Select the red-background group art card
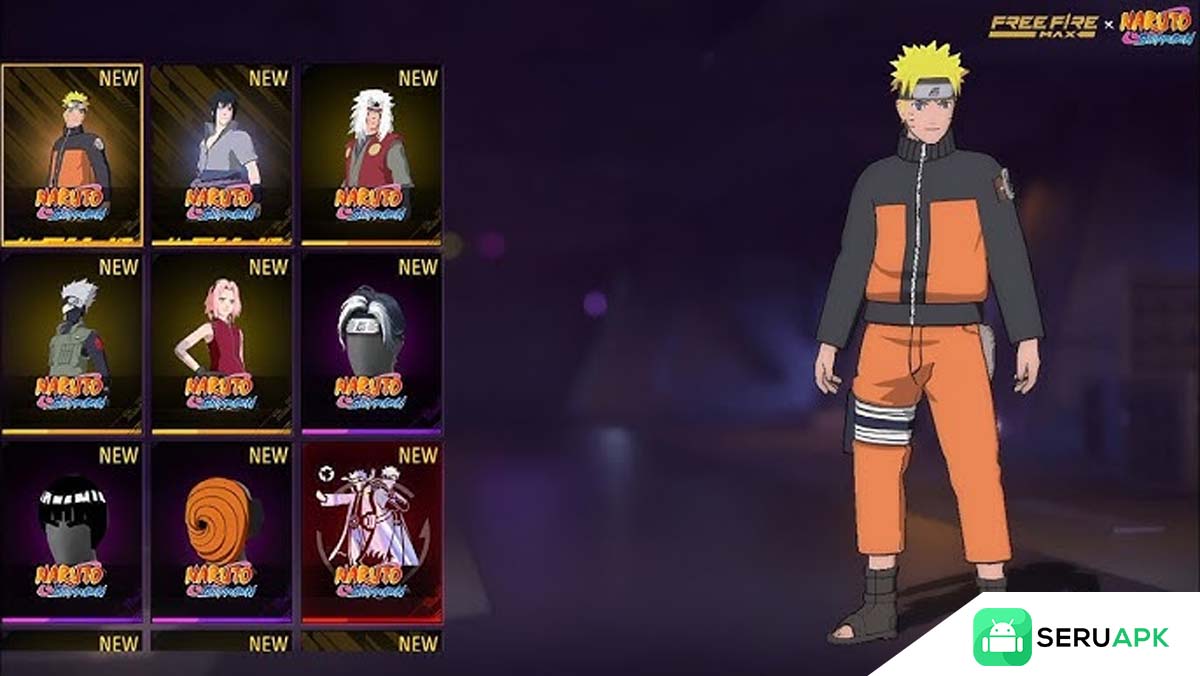Viewport: 1200px width, 676px height. coord(371,532)
